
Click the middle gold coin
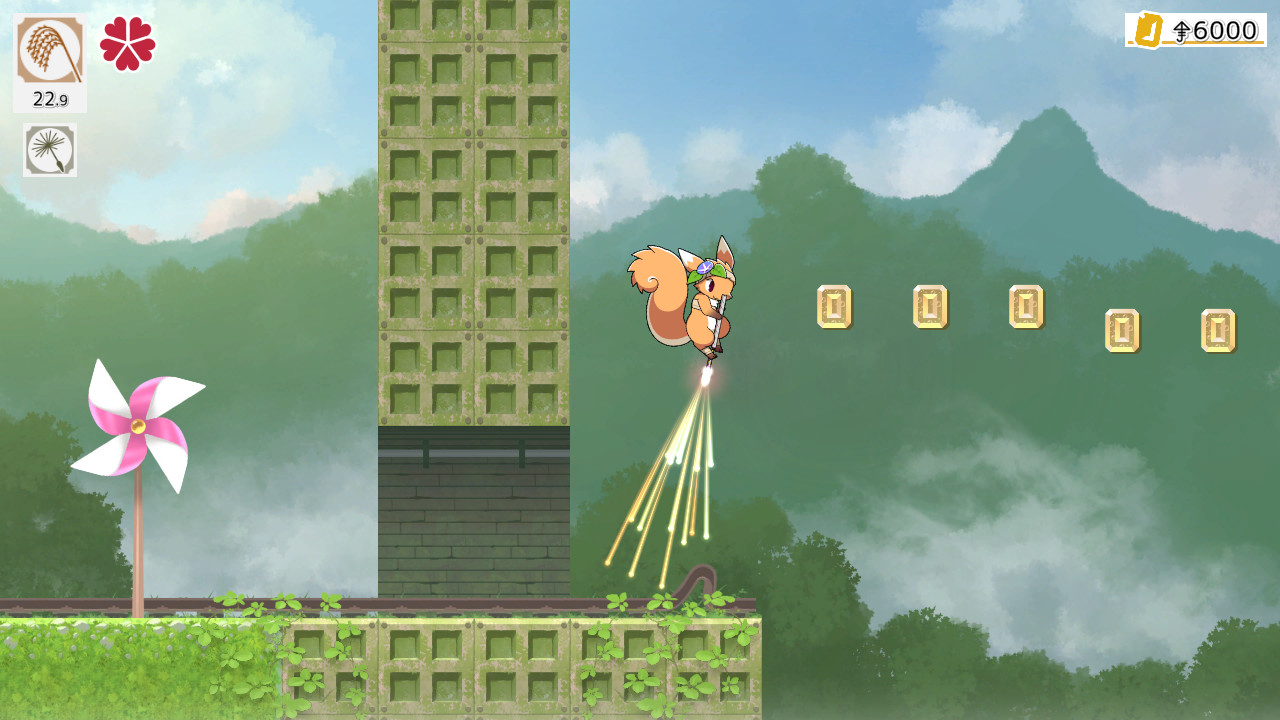tap(1021, 305)
